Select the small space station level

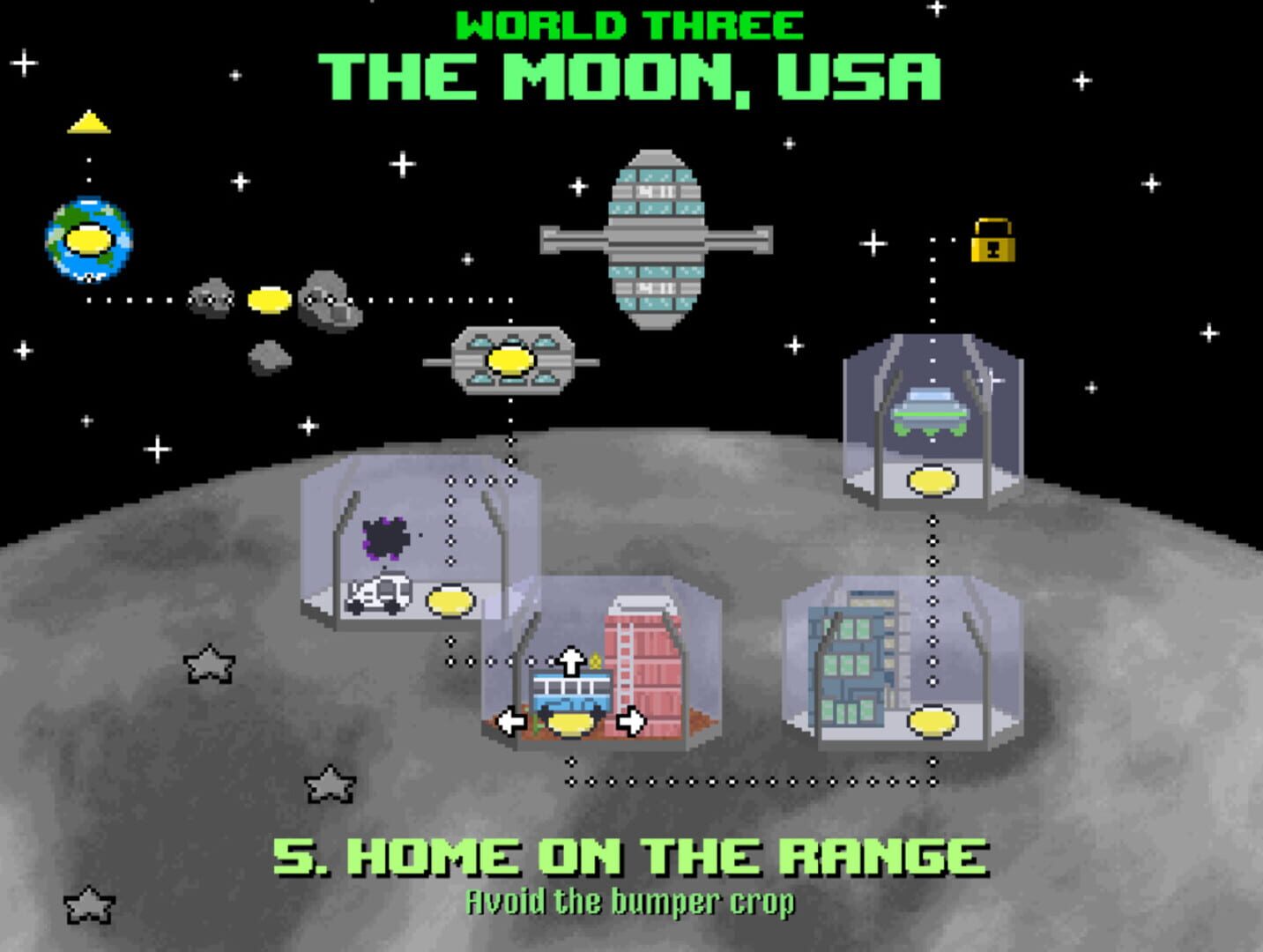pos(508,360)
